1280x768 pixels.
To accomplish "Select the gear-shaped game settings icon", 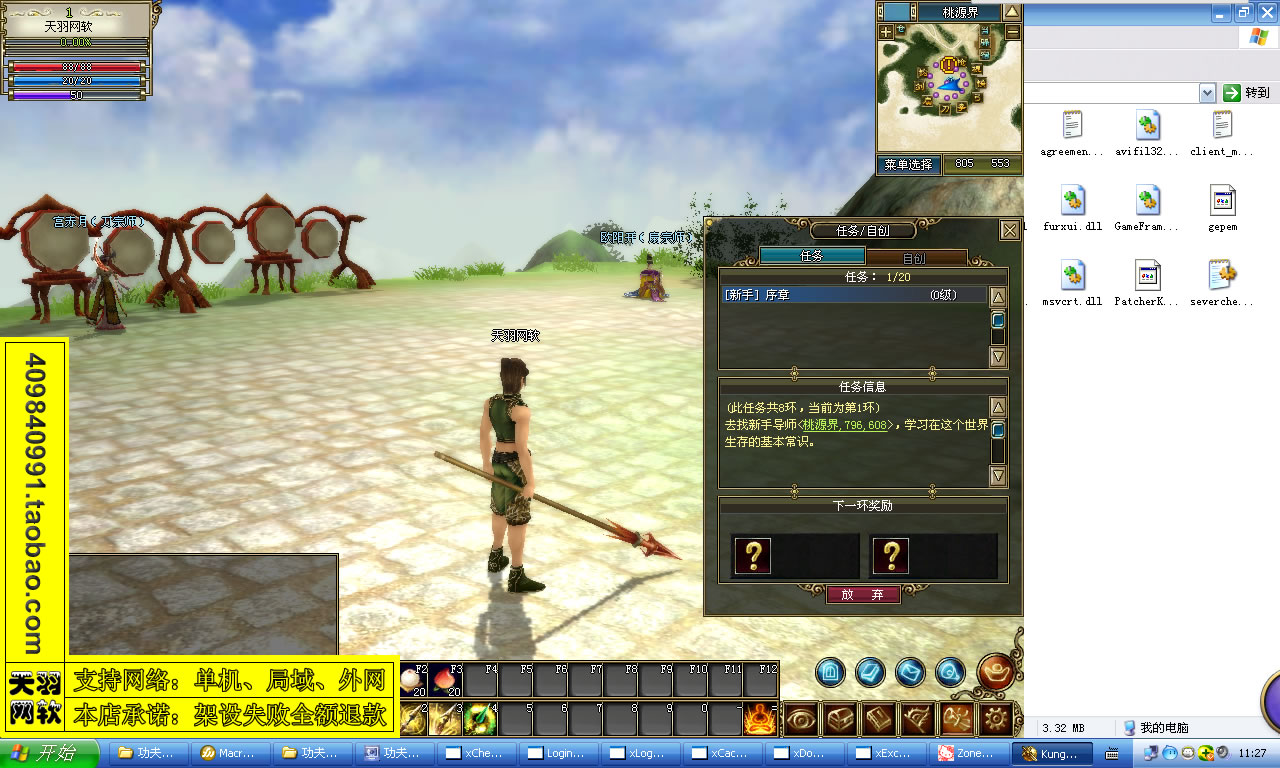I will [x=996, y=718].
